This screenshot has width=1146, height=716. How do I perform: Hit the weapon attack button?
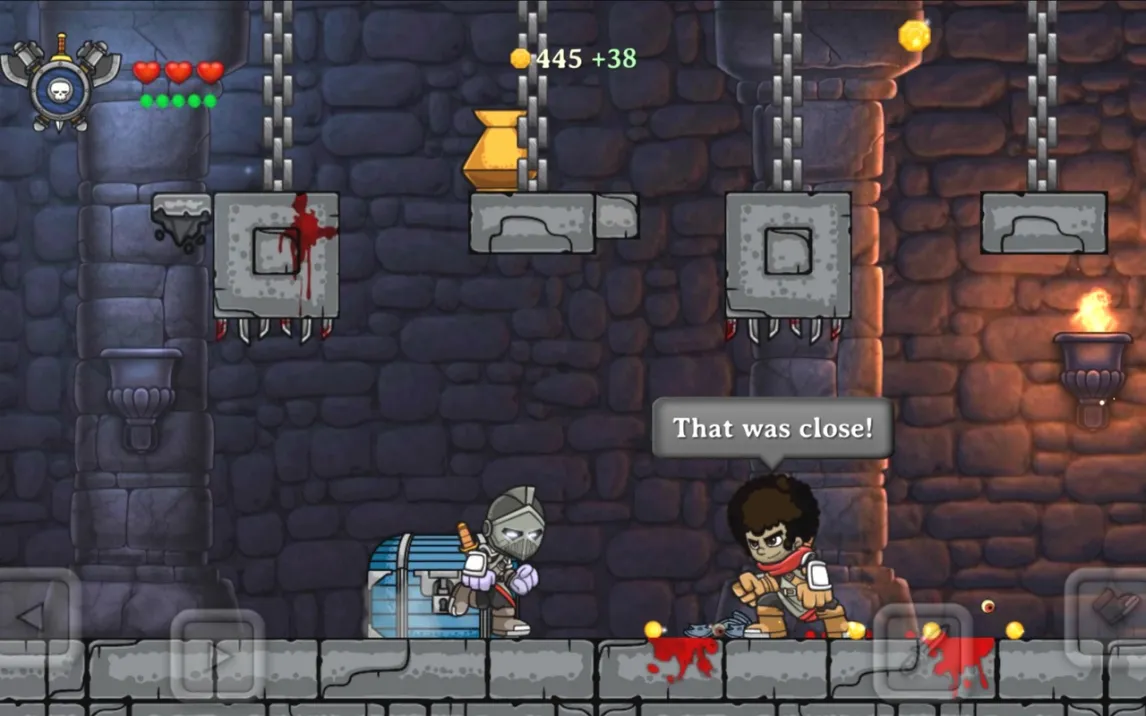pos(922,650)
